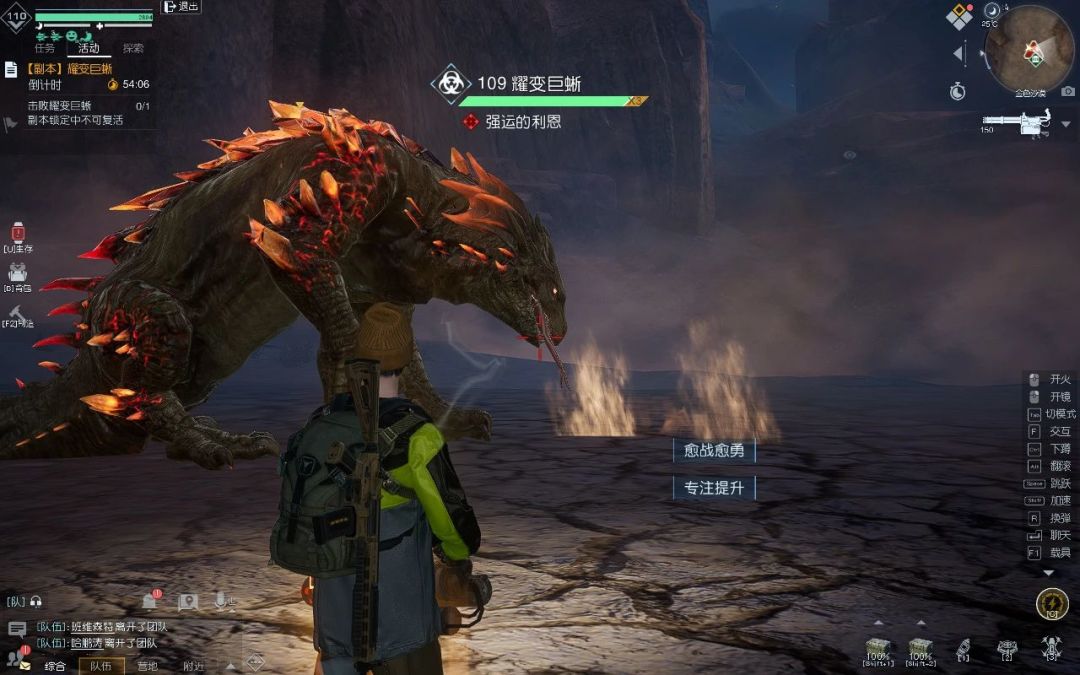
Task: Click the 退出 exit dungeon button
Action: pyautogui.click(x=181, y=7)
